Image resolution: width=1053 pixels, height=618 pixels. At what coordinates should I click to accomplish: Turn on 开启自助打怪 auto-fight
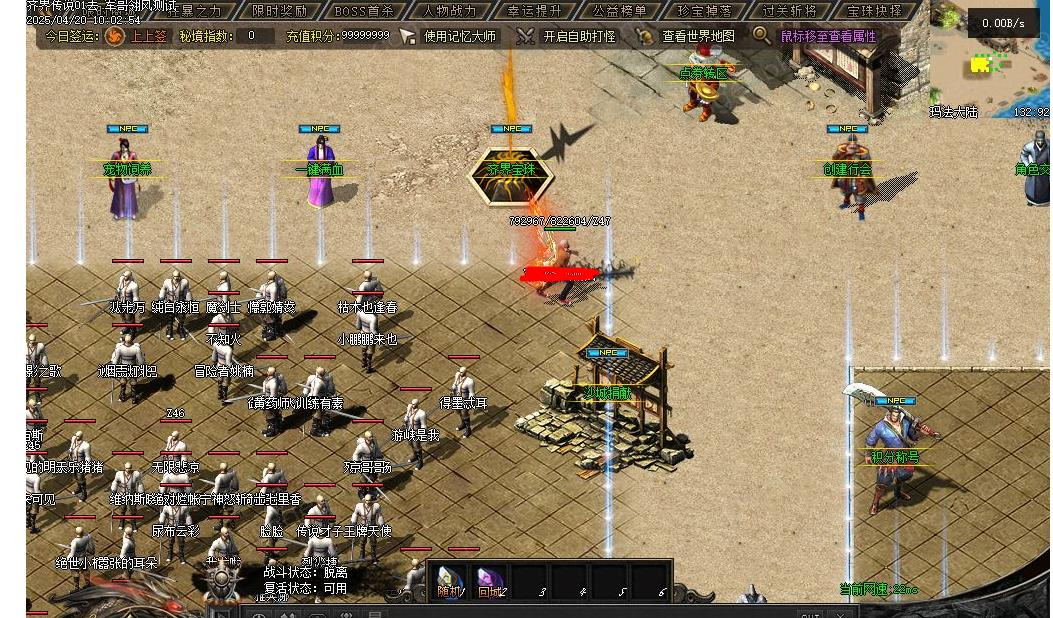pos(567,36)
